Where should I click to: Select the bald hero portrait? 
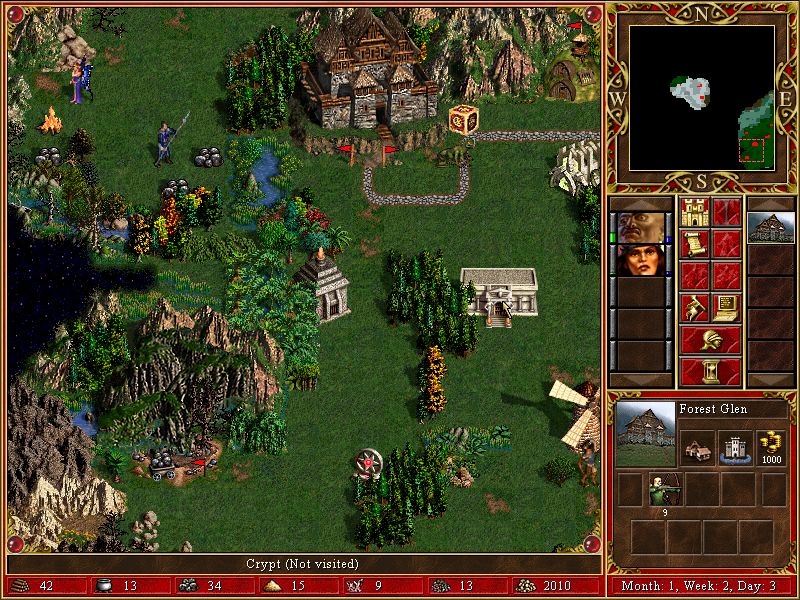[637, 226]
